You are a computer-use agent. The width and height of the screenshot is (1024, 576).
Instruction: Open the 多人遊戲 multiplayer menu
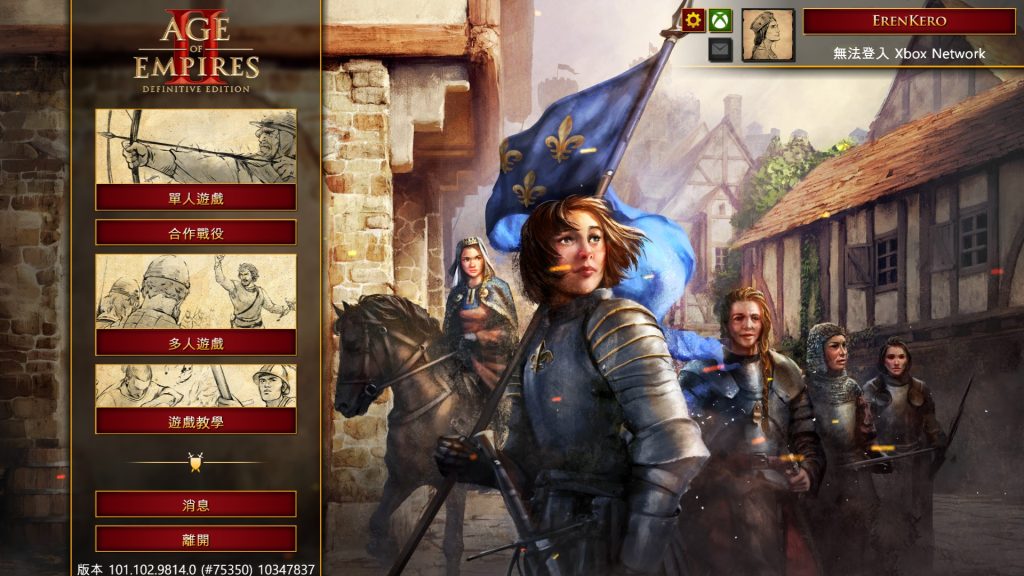tap(196, 342)
